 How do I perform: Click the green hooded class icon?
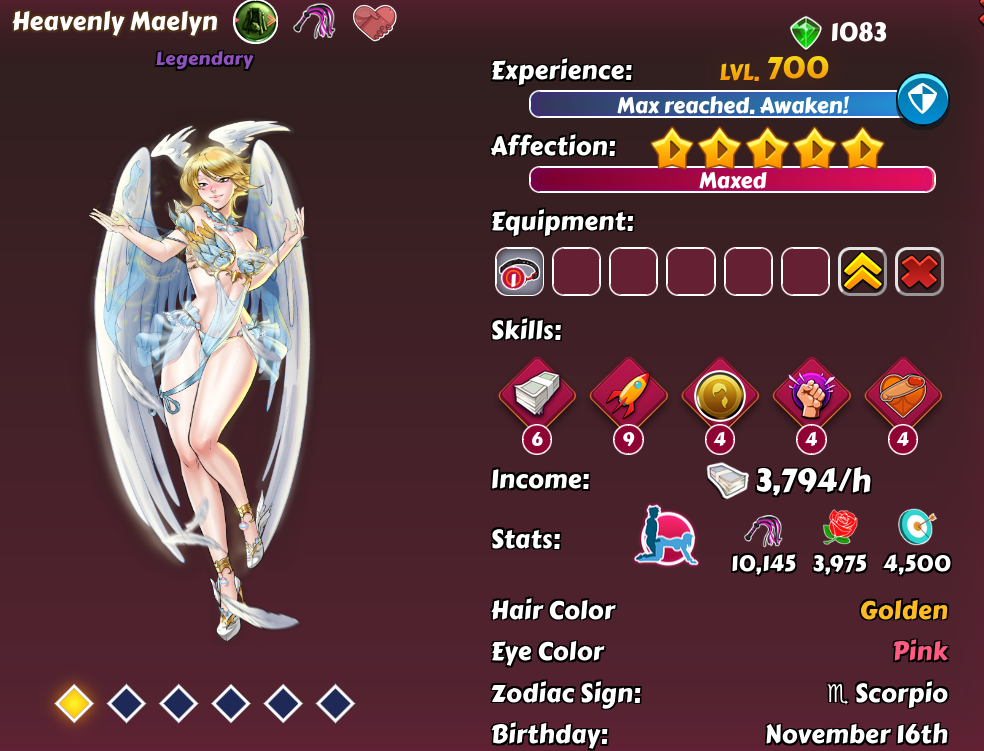pyautogui.click(x=255, y=22)
